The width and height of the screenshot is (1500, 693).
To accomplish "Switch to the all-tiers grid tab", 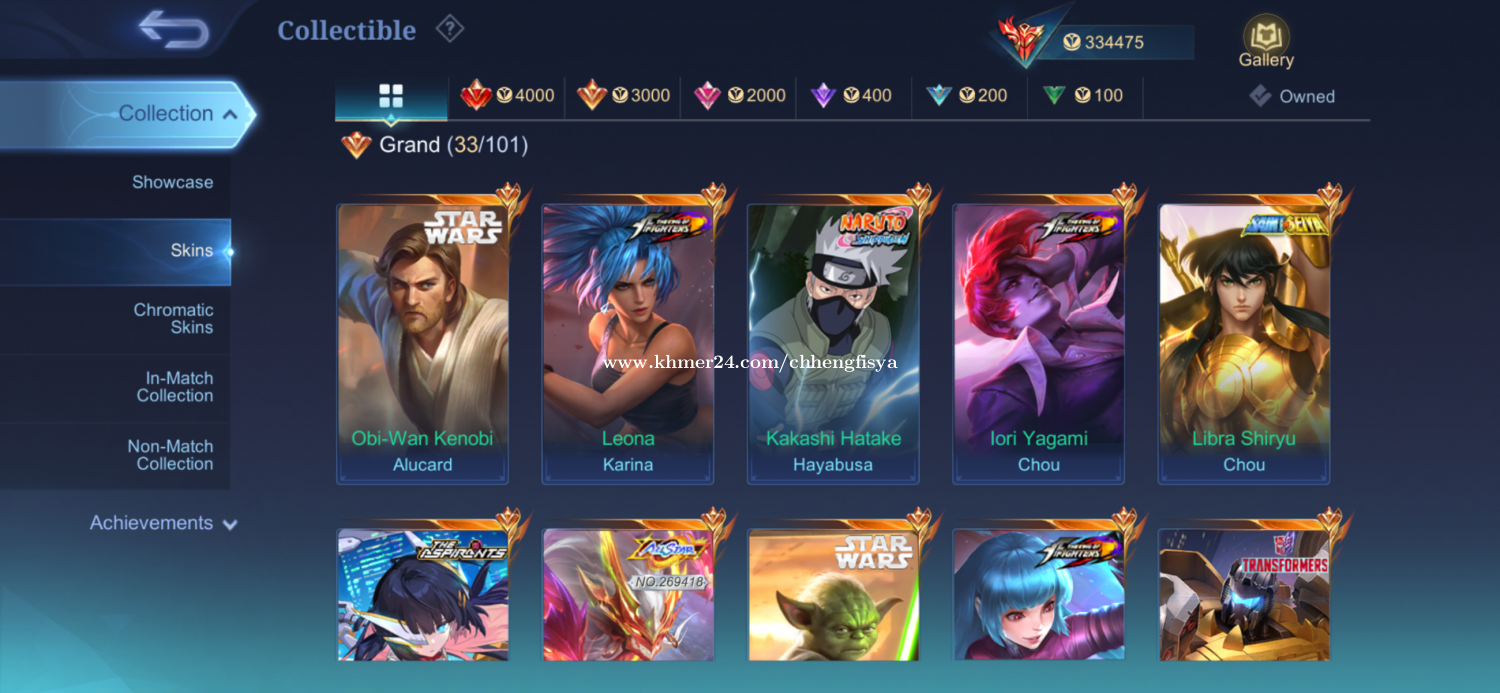I will 391,96.
